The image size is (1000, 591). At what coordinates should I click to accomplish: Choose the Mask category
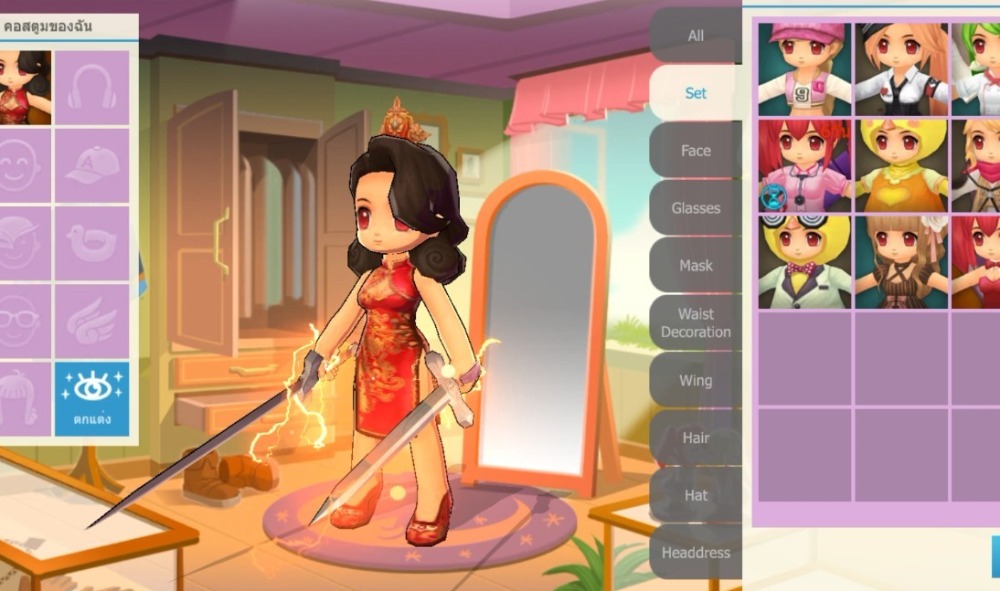pyautogui.click(x=695, y=265)
